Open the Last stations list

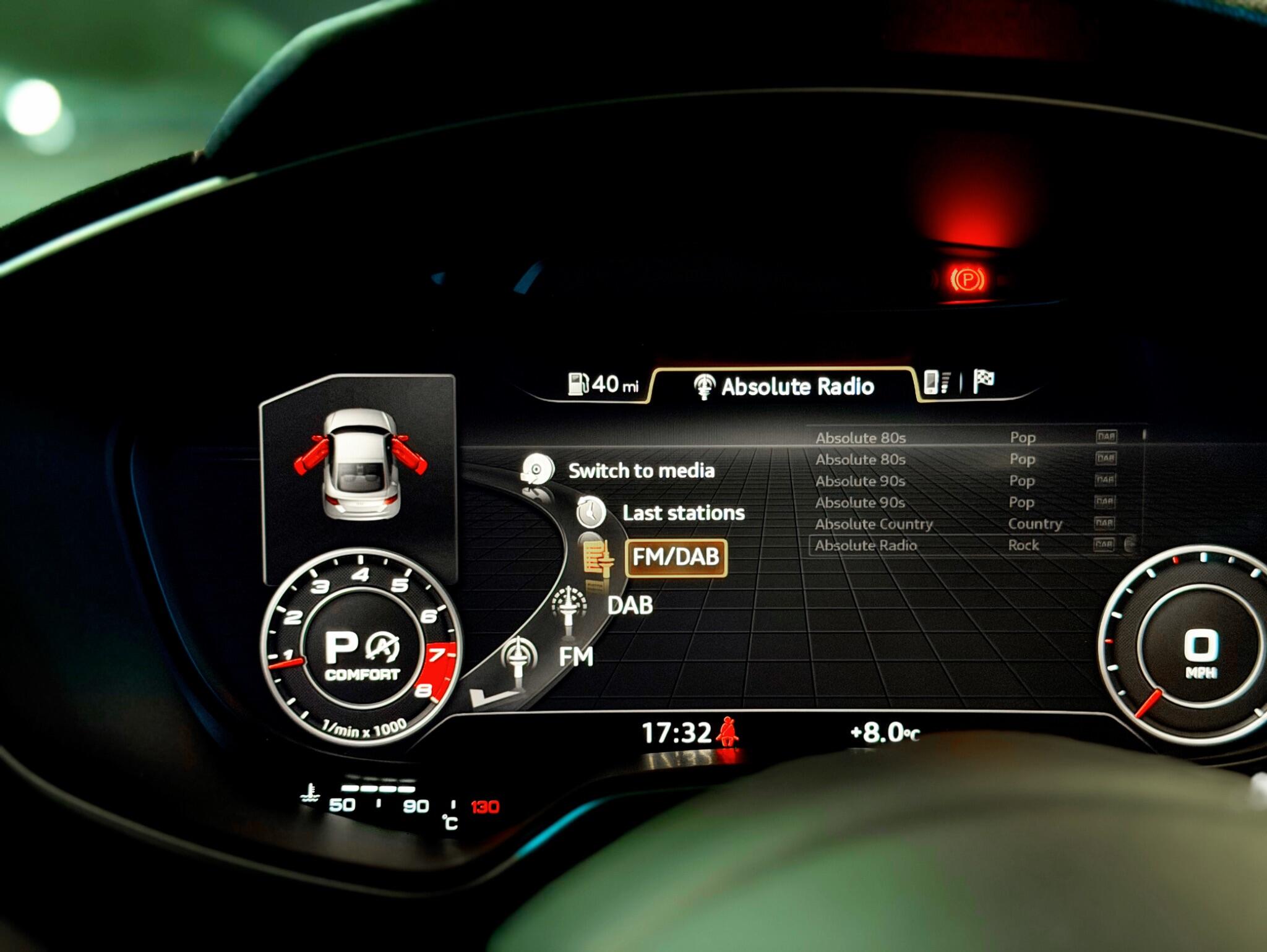coord(683,513)
